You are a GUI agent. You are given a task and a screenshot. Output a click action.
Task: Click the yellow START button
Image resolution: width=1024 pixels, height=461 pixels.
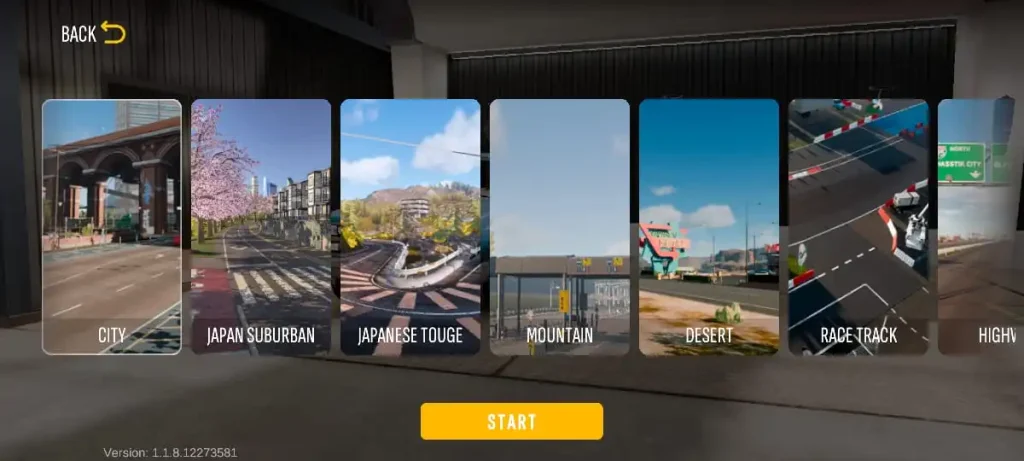[x=511, y=421]
